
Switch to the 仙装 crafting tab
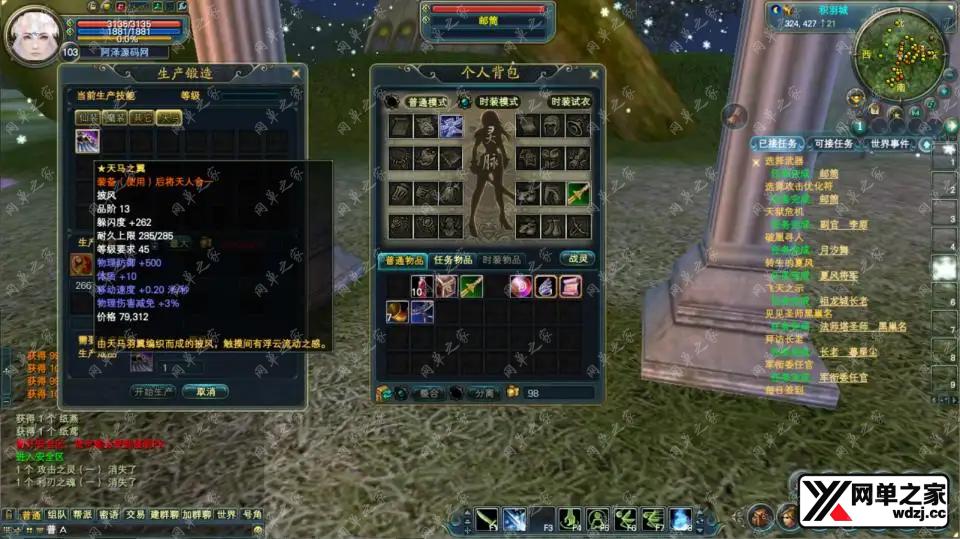coord(89,117)
